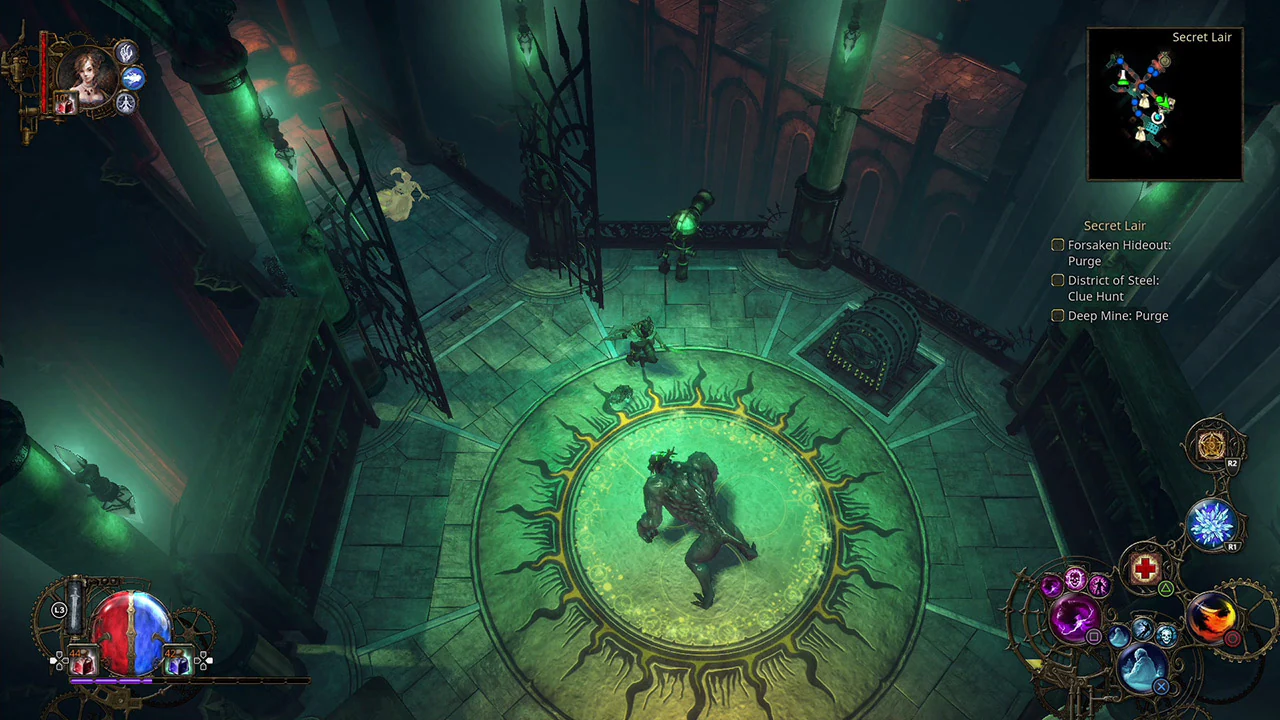Check the Deep Mine: Purge objective box
Image resolution: width=1280 pixels, height=720 pixels.
(1057, 315)
